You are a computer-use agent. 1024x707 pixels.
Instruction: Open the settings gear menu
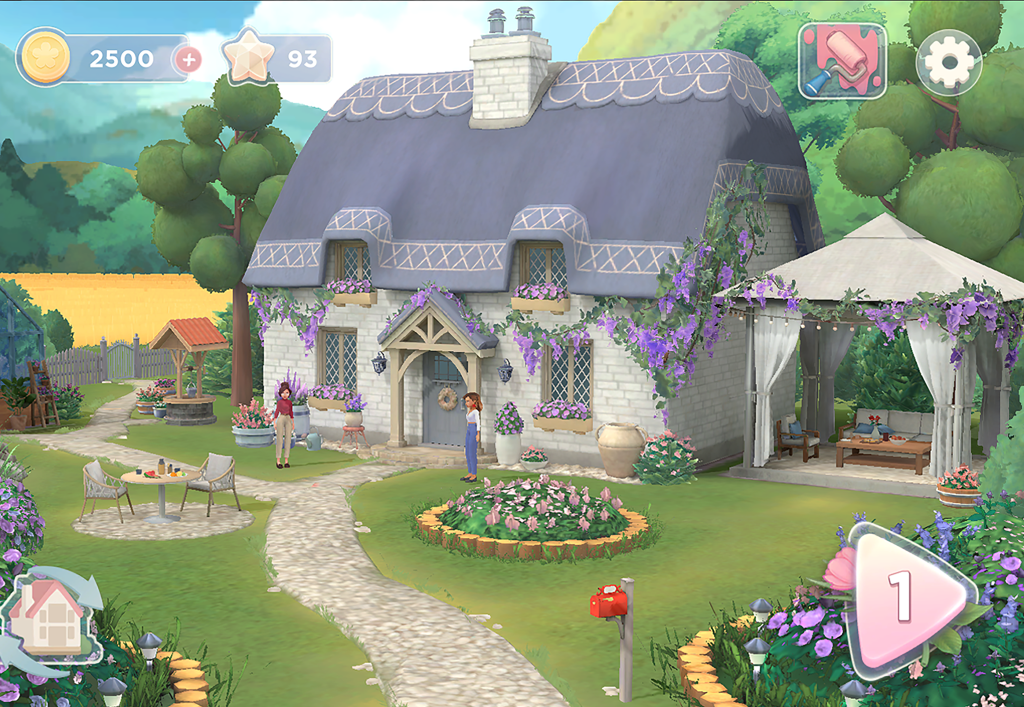coord(948,62)
